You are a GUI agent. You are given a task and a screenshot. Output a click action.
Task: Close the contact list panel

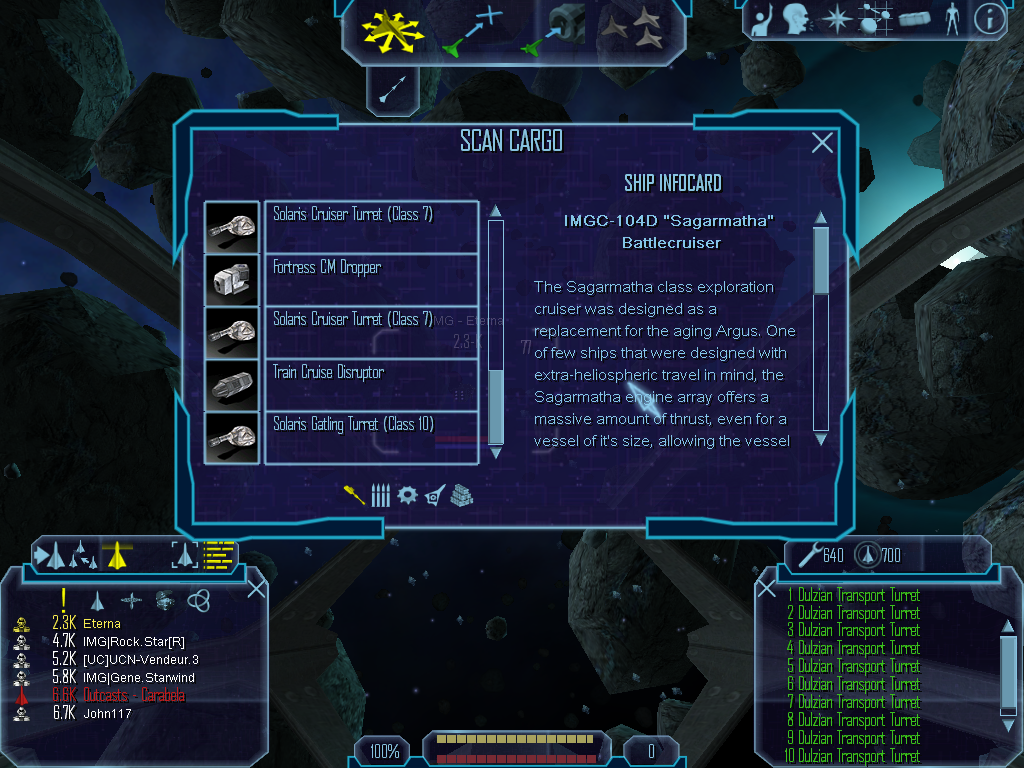(x=256, y=588)
